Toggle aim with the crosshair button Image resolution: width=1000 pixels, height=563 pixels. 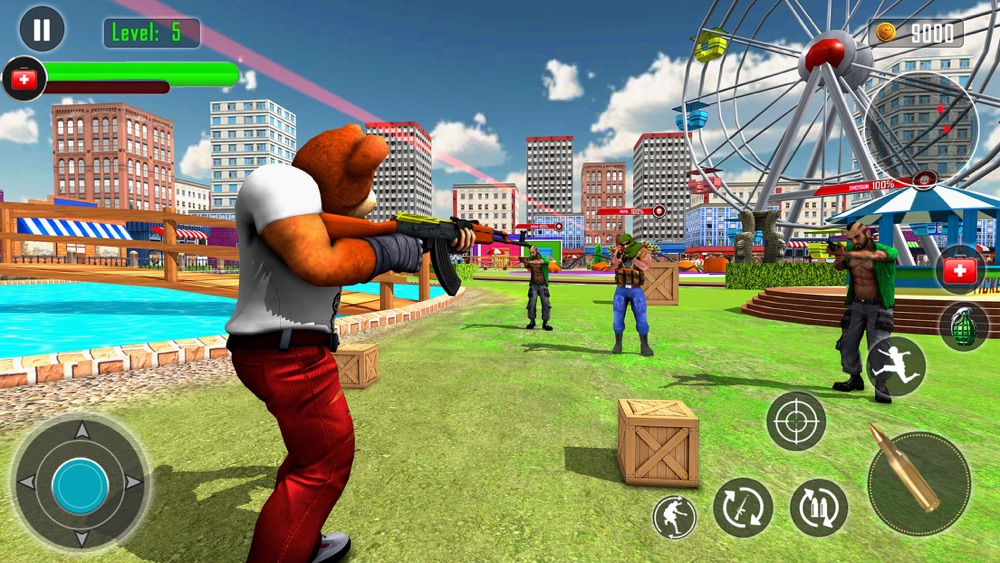[796, 421]
